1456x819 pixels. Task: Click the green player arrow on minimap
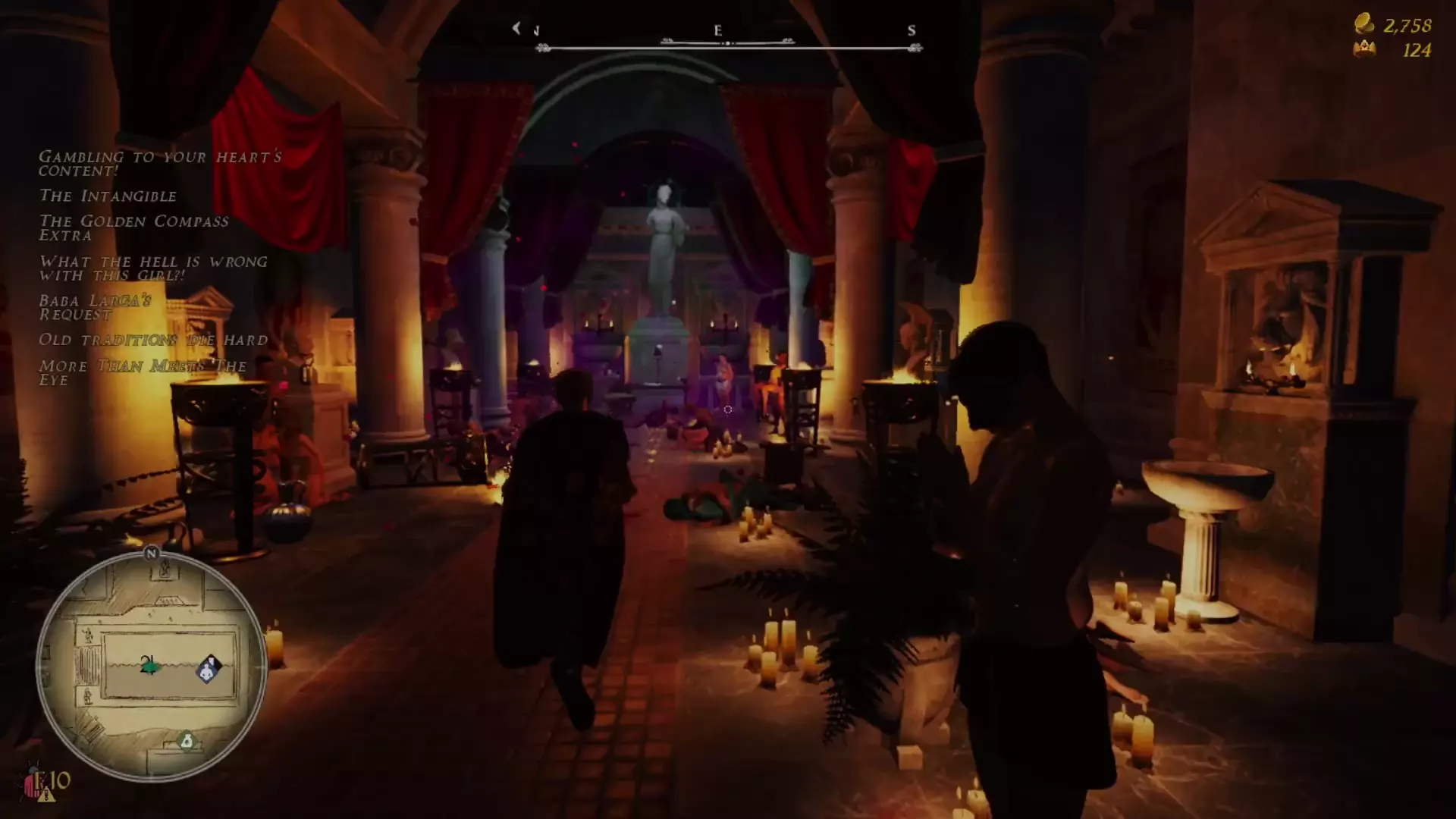149,666
